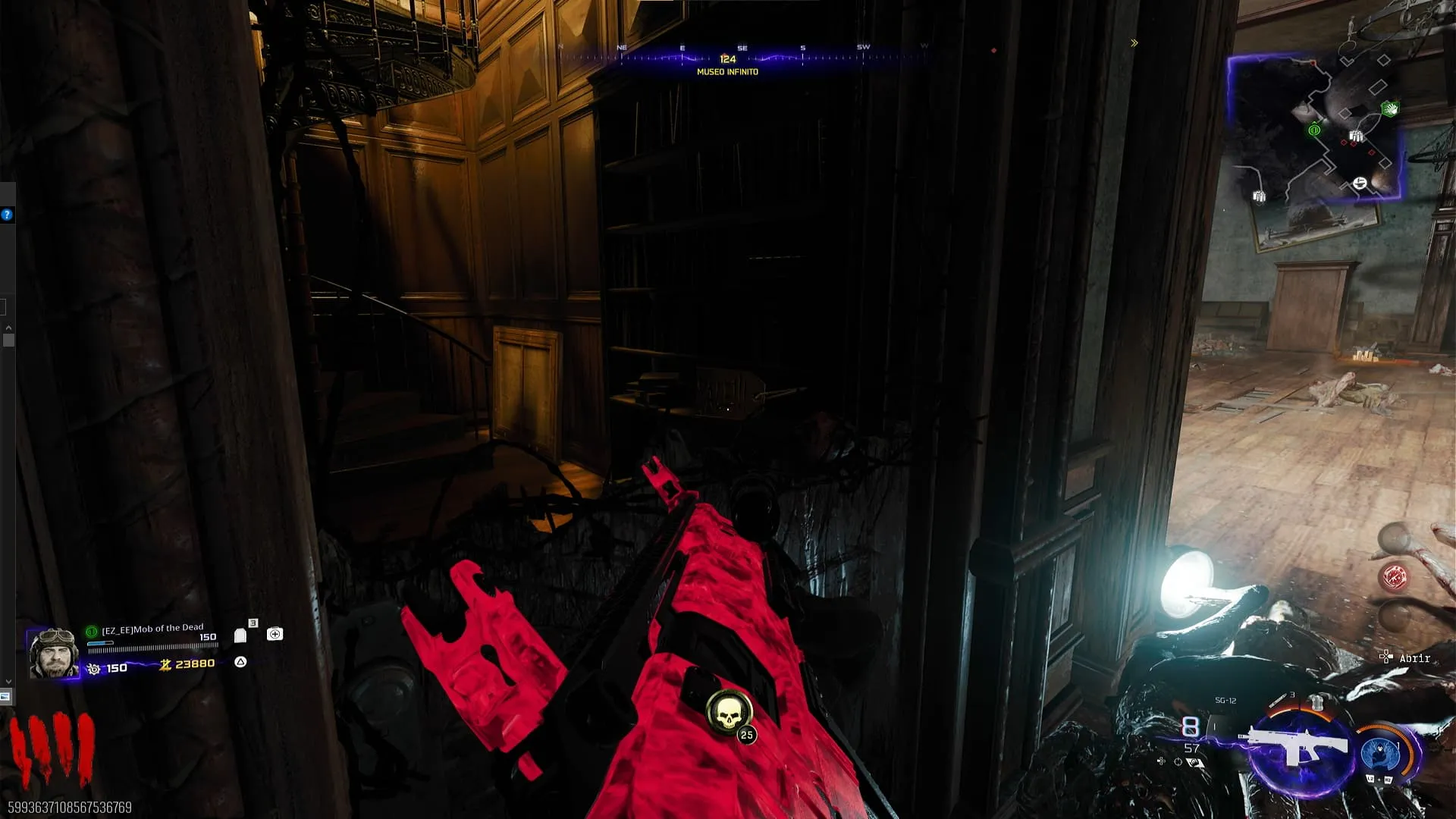The image size is (1456, 819).
Task: Activate the hooded figure field upgrade
Action: tap(1380, 754)
